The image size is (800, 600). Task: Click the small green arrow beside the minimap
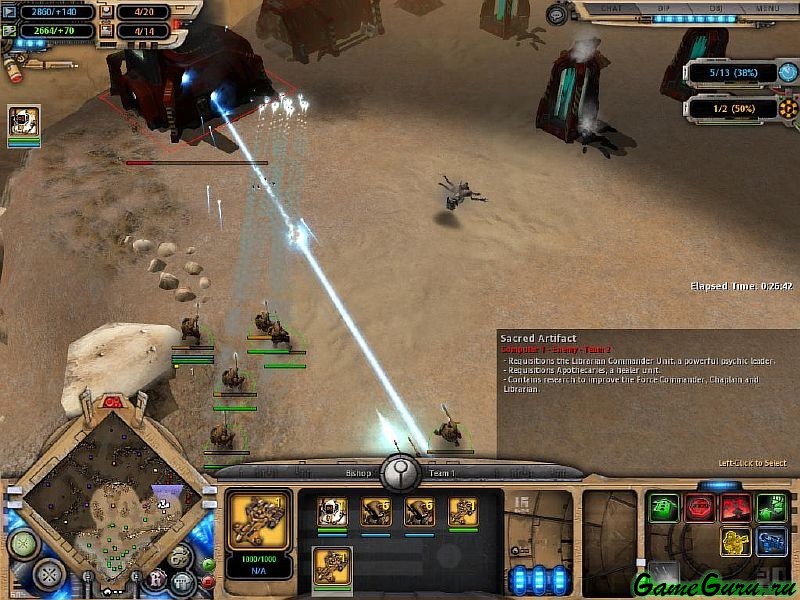coord(207,564)
